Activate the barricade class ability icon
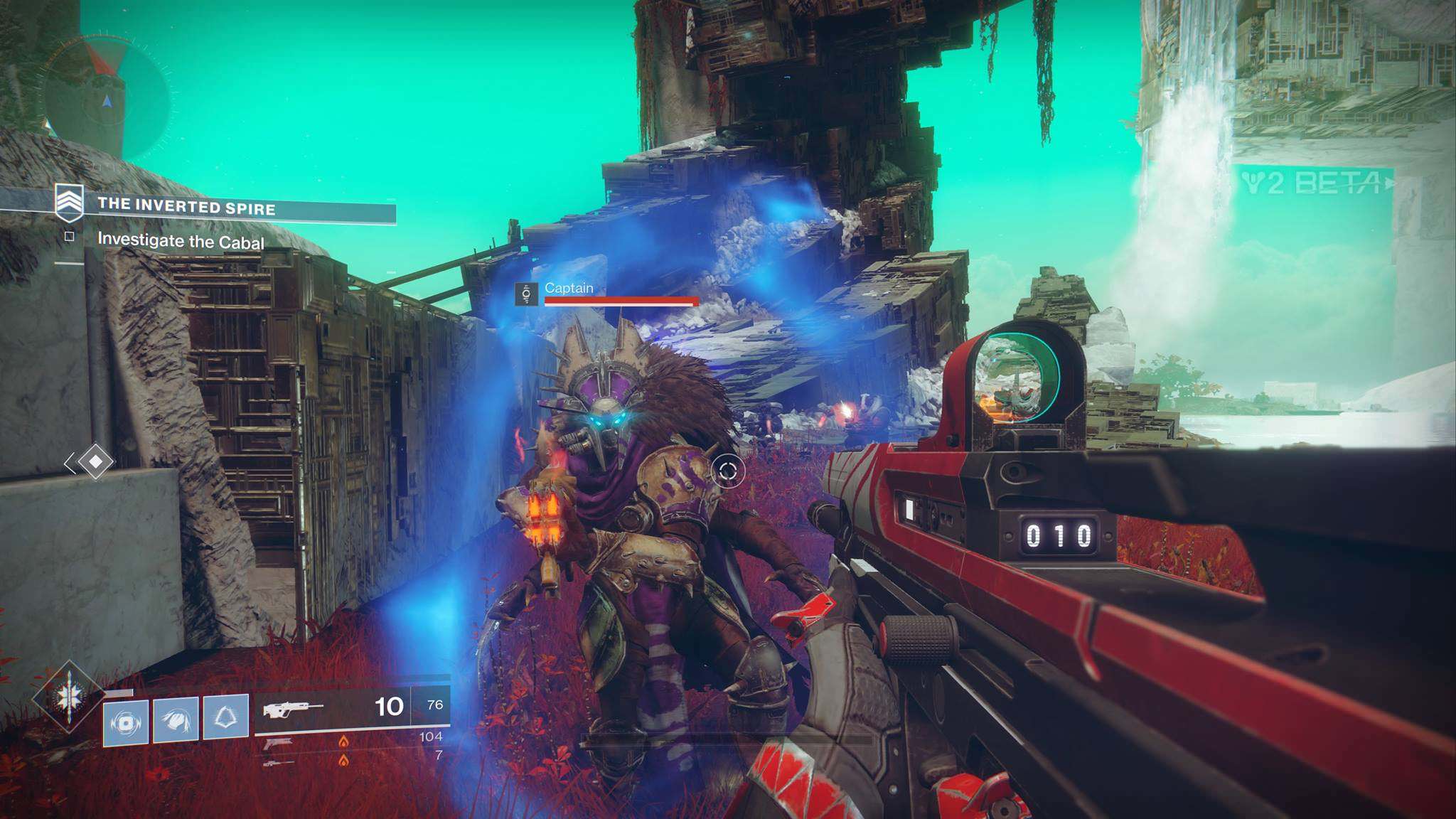The image size is (1456, 819). 225,717
